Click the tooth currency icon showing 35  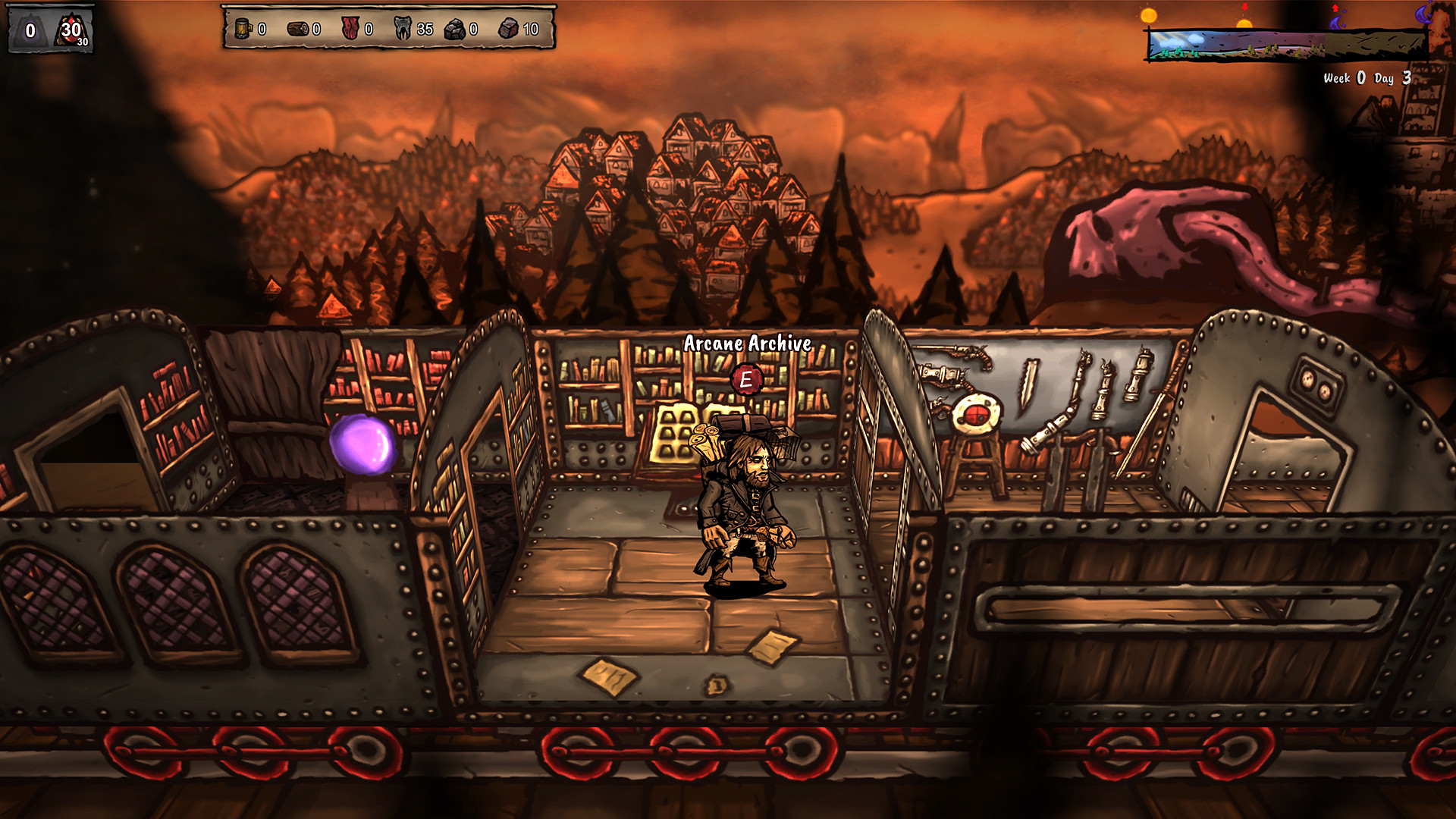tap(400, 29)
